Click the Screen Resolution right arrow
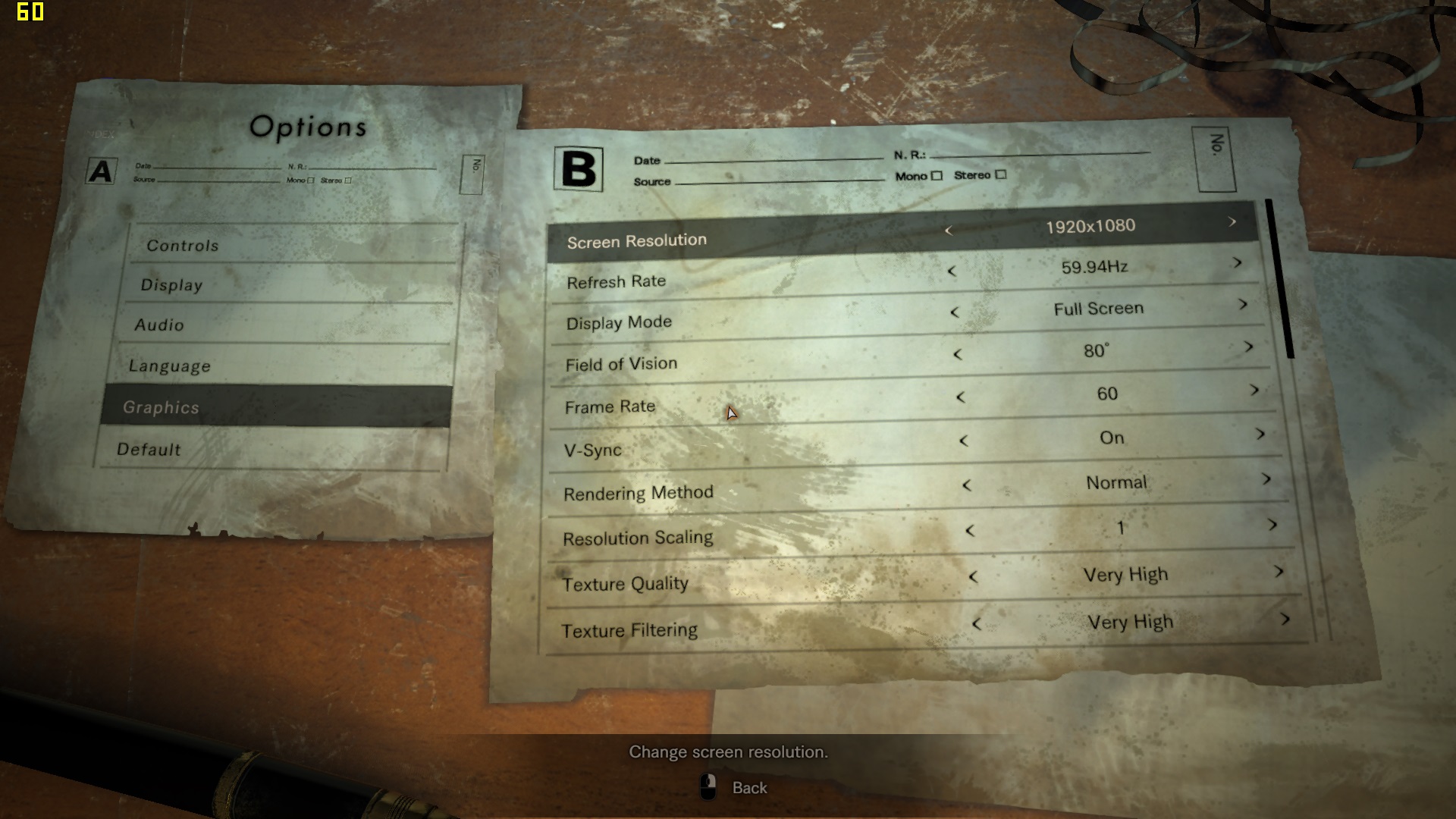The image size is (1456, 819). (1232, 222)
